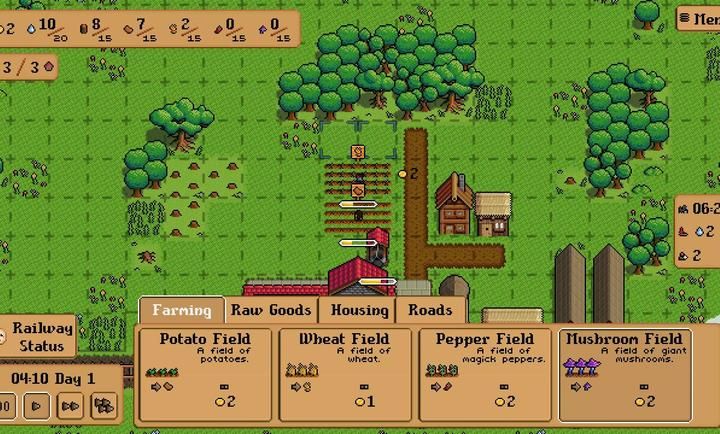The height and width of the screenshot is (434, 720).
Task: Open the Railway Status panel
Action: (42, 337)
